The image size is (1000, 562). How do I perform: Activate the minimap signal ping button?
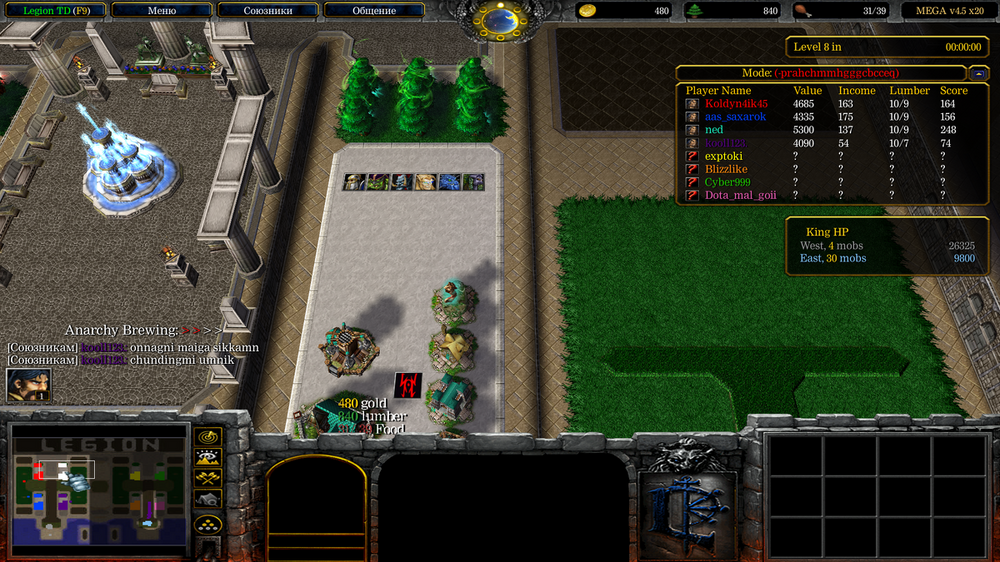click(208, 437)
